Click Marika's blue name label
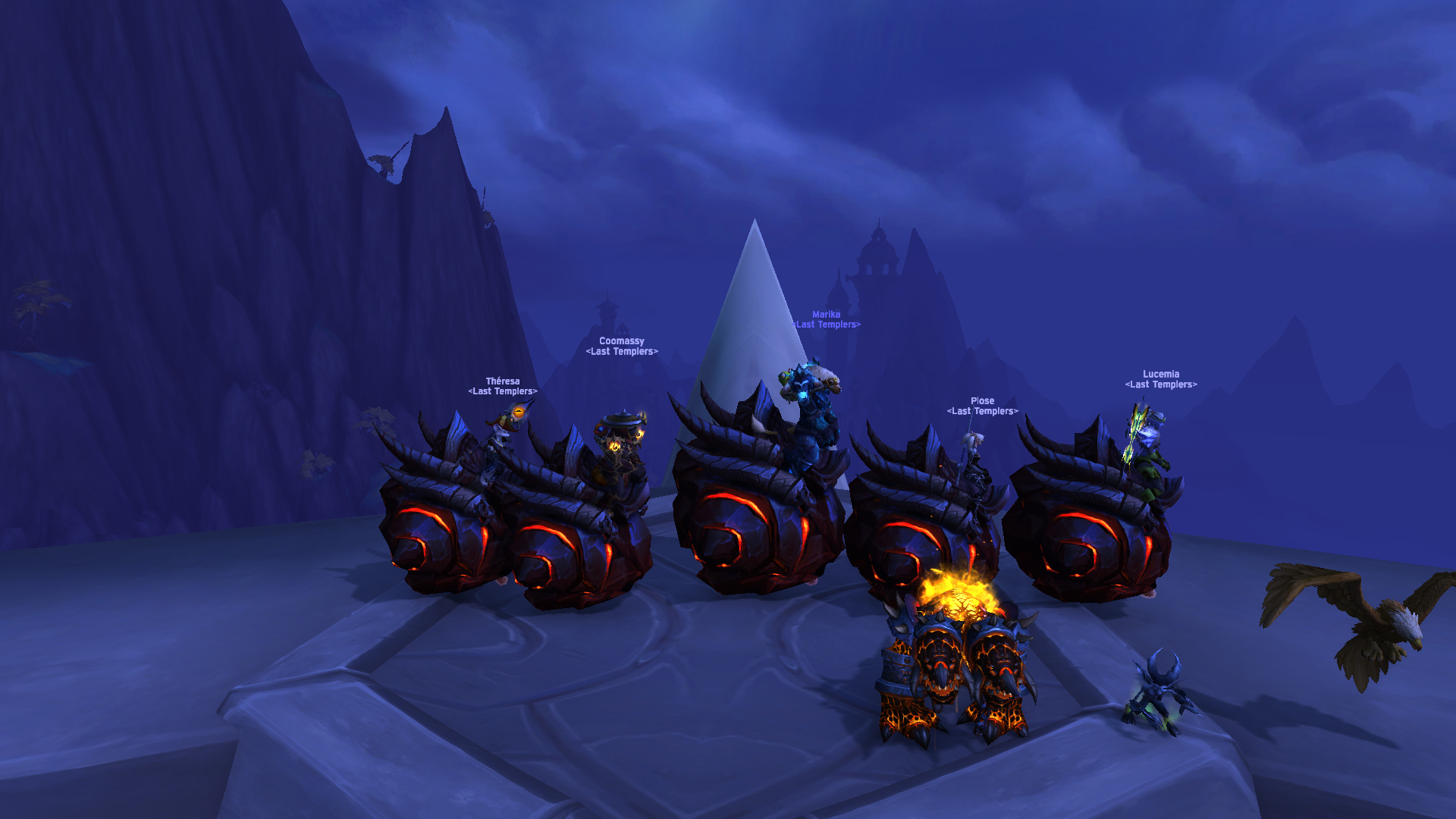Screen dimensions: 1456x819 (x=826, y=315)
